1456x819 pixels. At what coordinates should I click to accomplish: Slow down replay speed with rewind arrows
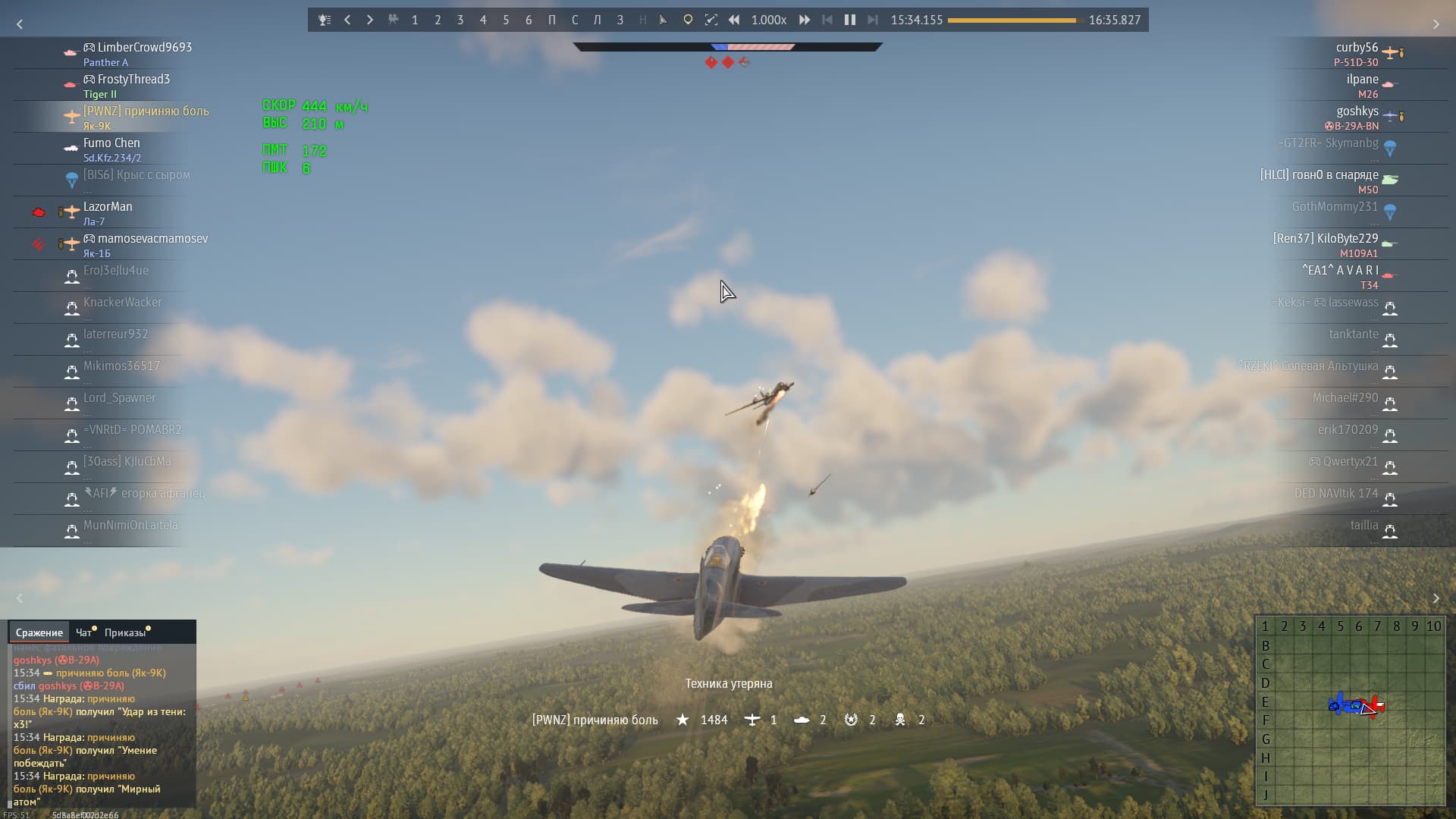(734, 20)
